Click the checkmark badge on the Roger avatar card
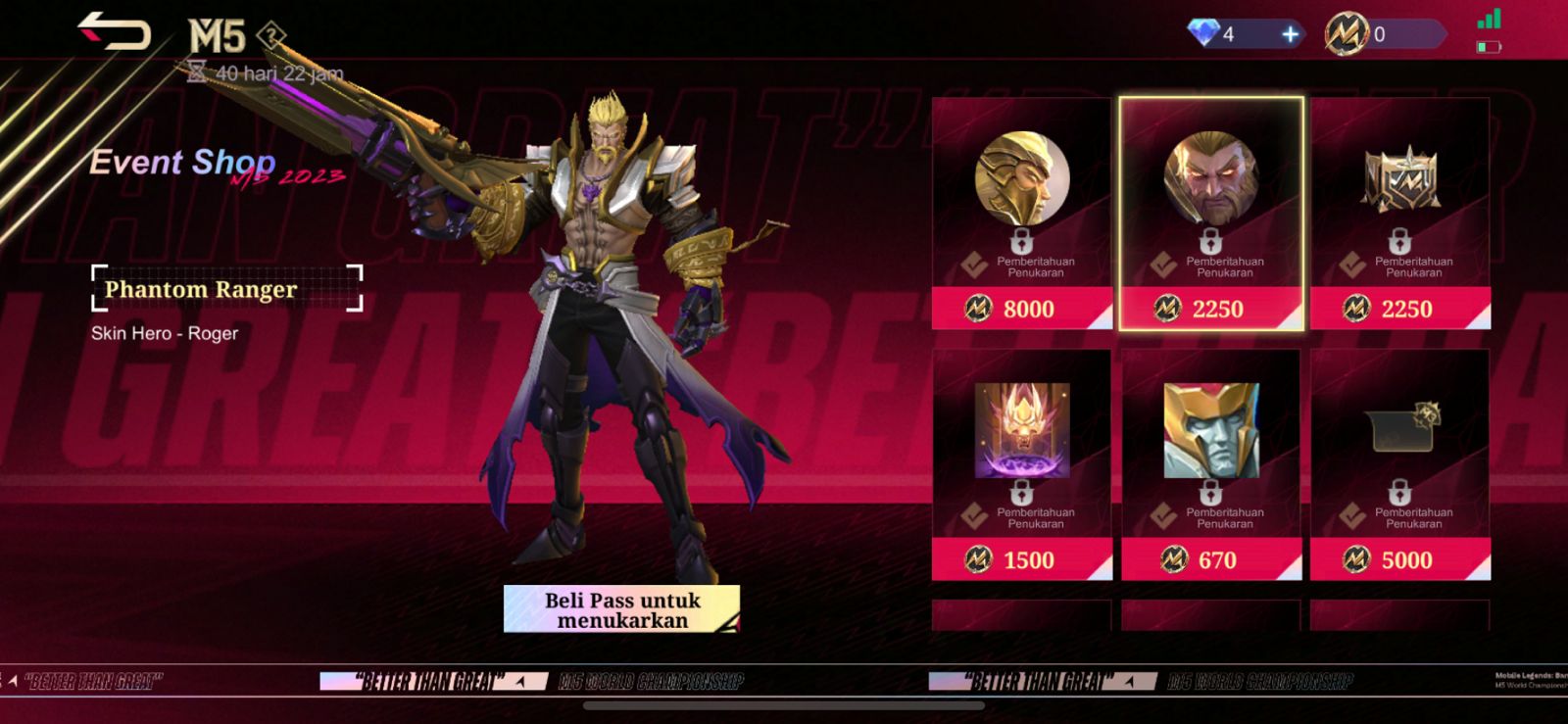1568x724 pixels. click(1164, 266)
